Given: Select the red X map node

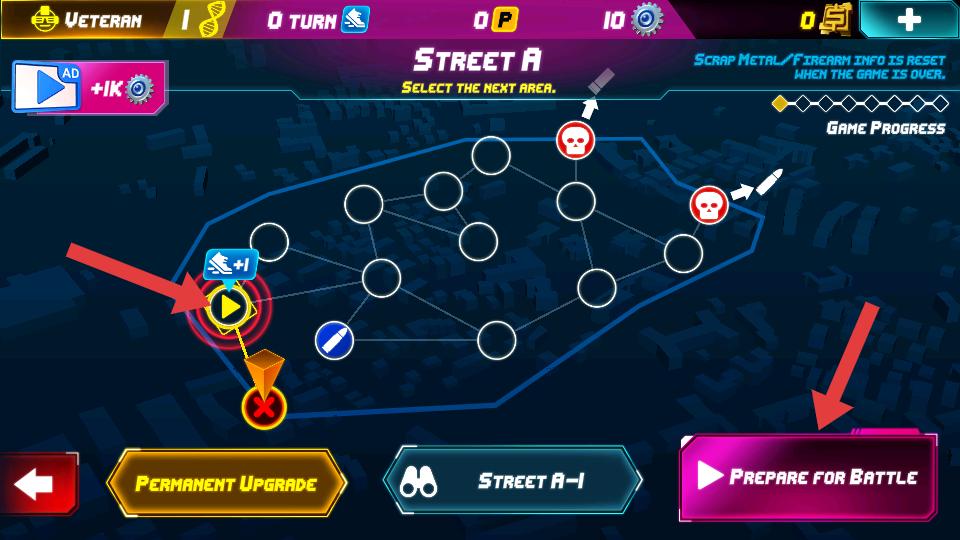Looking at the screenshot, I should (264, 407).
